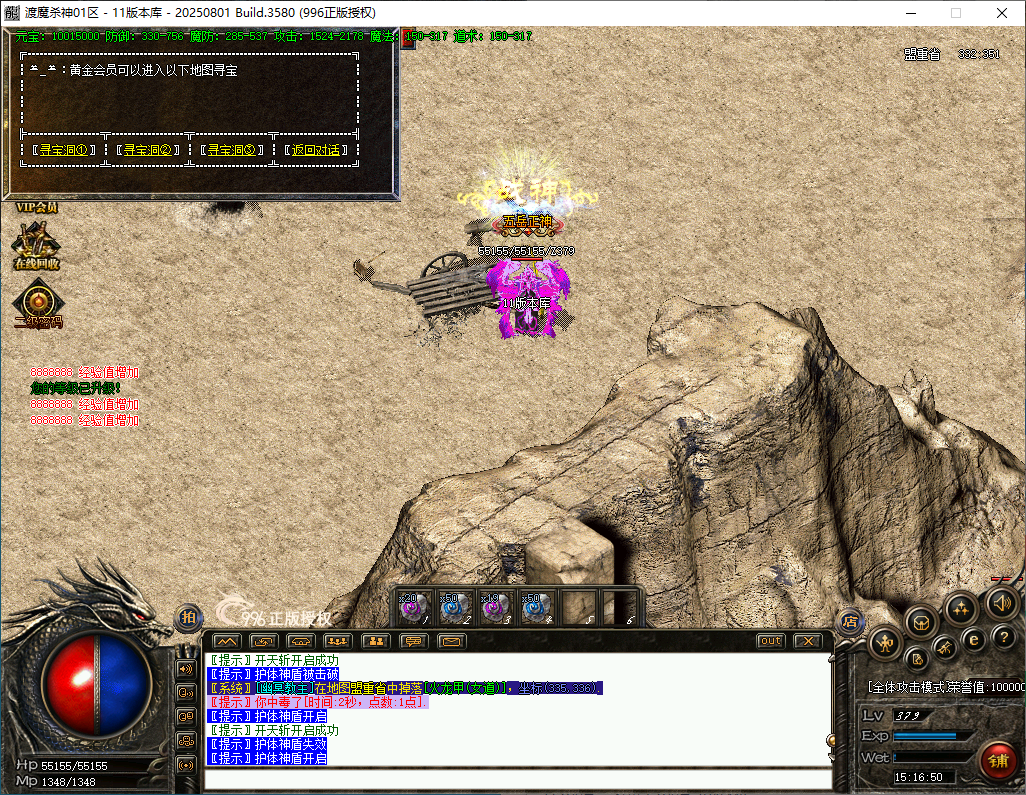The image size is (1026, 795).
Task: Click the round 拍 auction button
Action: coord(188,618)
